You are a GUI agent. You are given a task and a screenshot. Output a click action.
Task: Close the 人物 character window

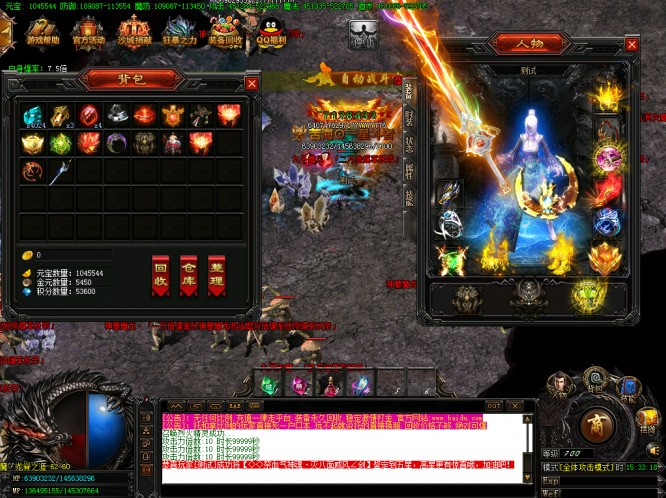click(631, 45)
